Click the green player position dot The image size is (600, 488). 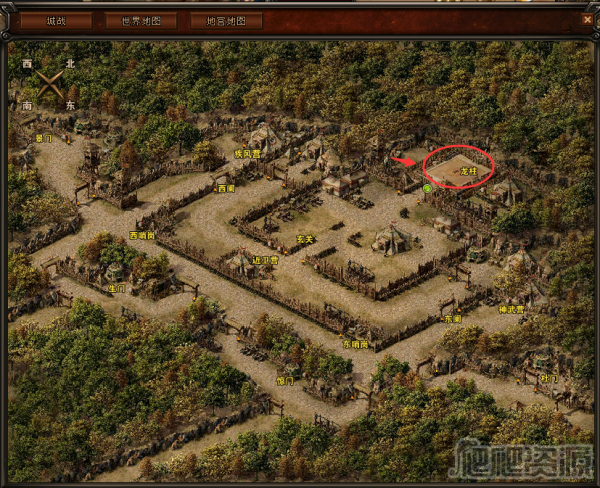coord(427,187)
